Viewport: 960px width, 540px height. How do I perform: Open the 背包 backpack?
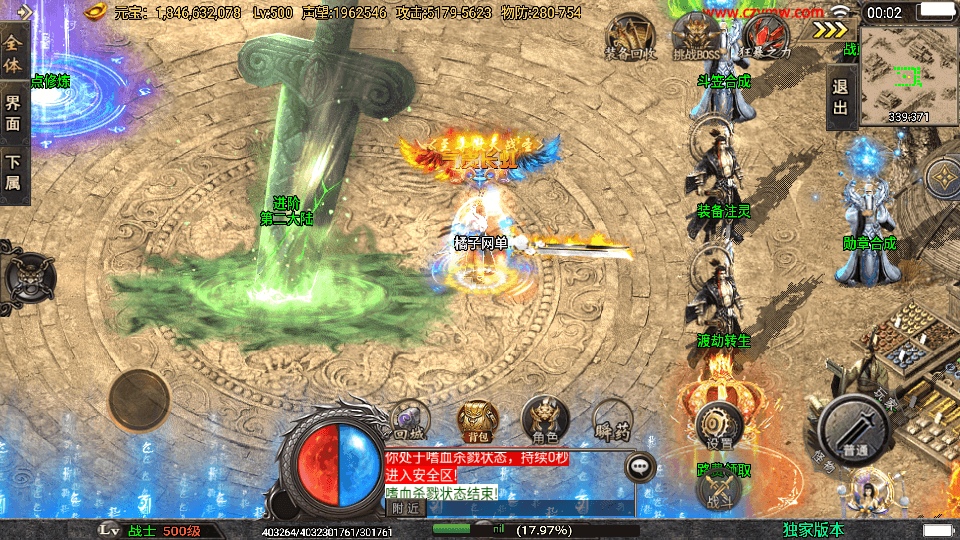[476, 420]
